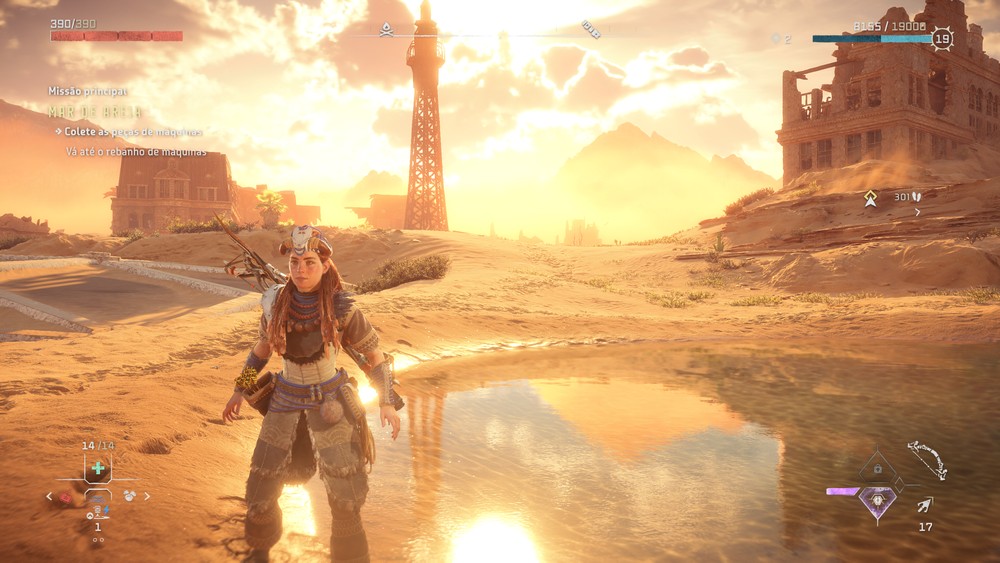The height and width of the screenshot is (563, 1000).
Task: Select the red trap tool icon
Action: tap(66, 496)
